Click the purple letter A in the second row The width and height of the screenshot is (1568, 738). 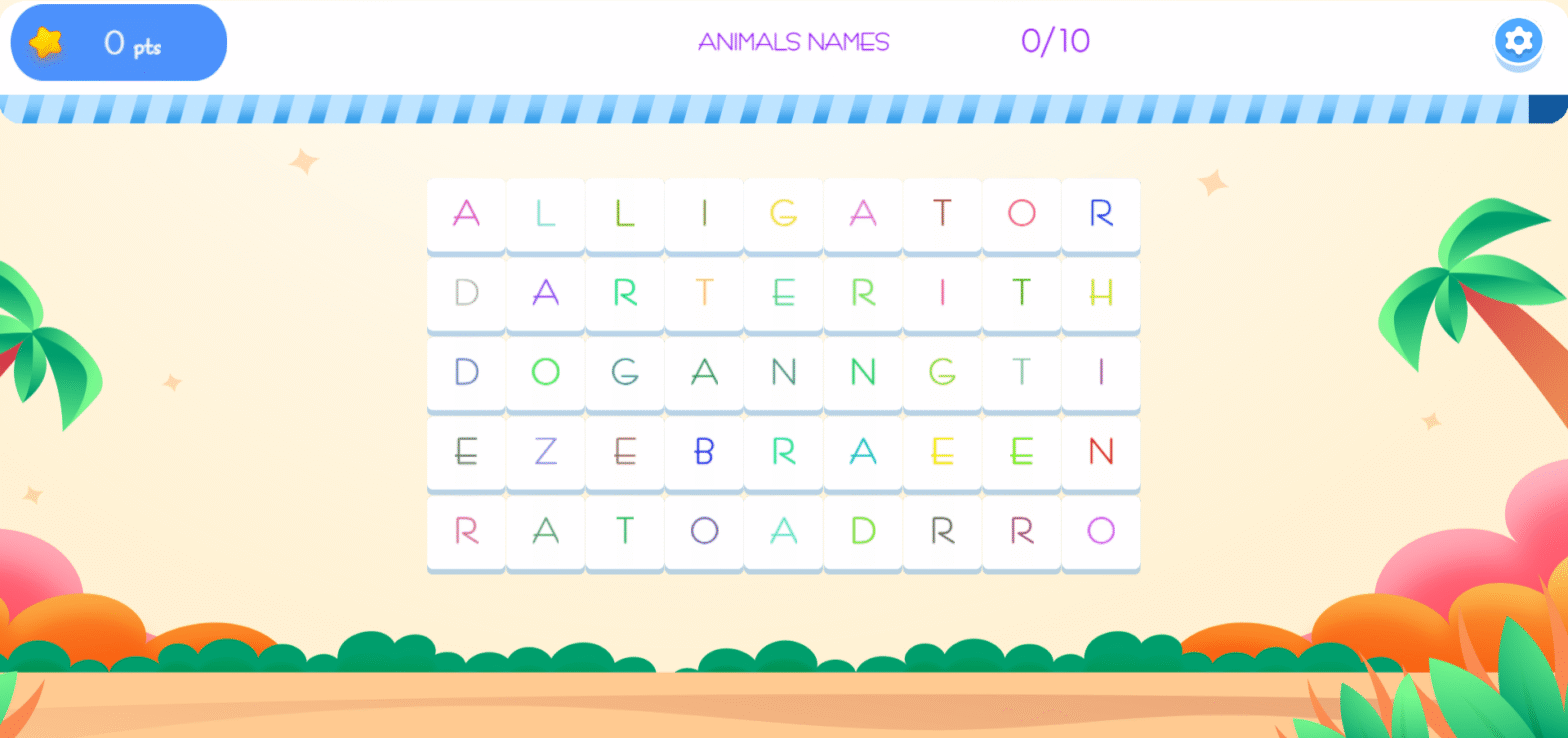545,293
